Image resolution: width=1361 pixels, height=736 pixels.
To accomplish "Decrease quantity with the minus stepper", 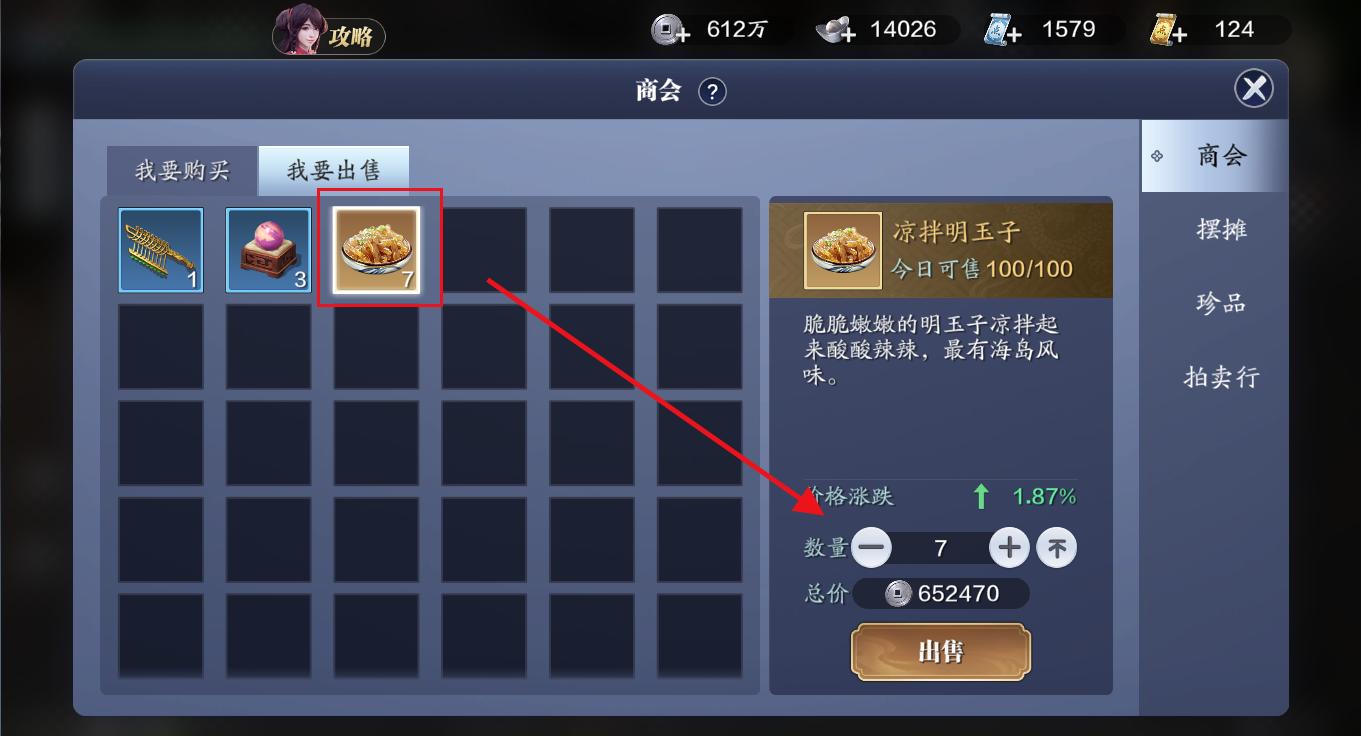I will coord(873,547).
